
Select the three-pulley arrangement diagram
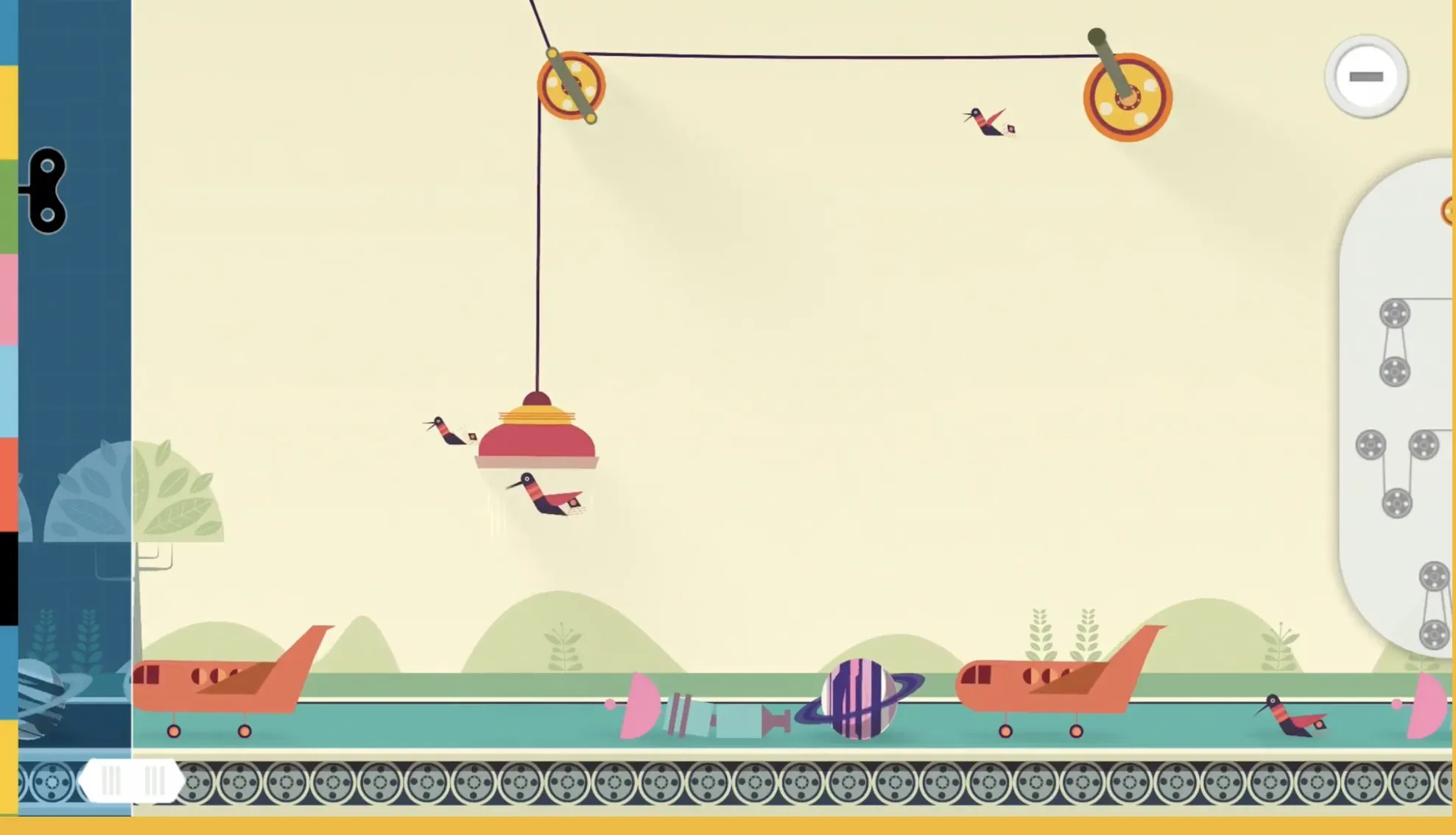coord(1396,473)
